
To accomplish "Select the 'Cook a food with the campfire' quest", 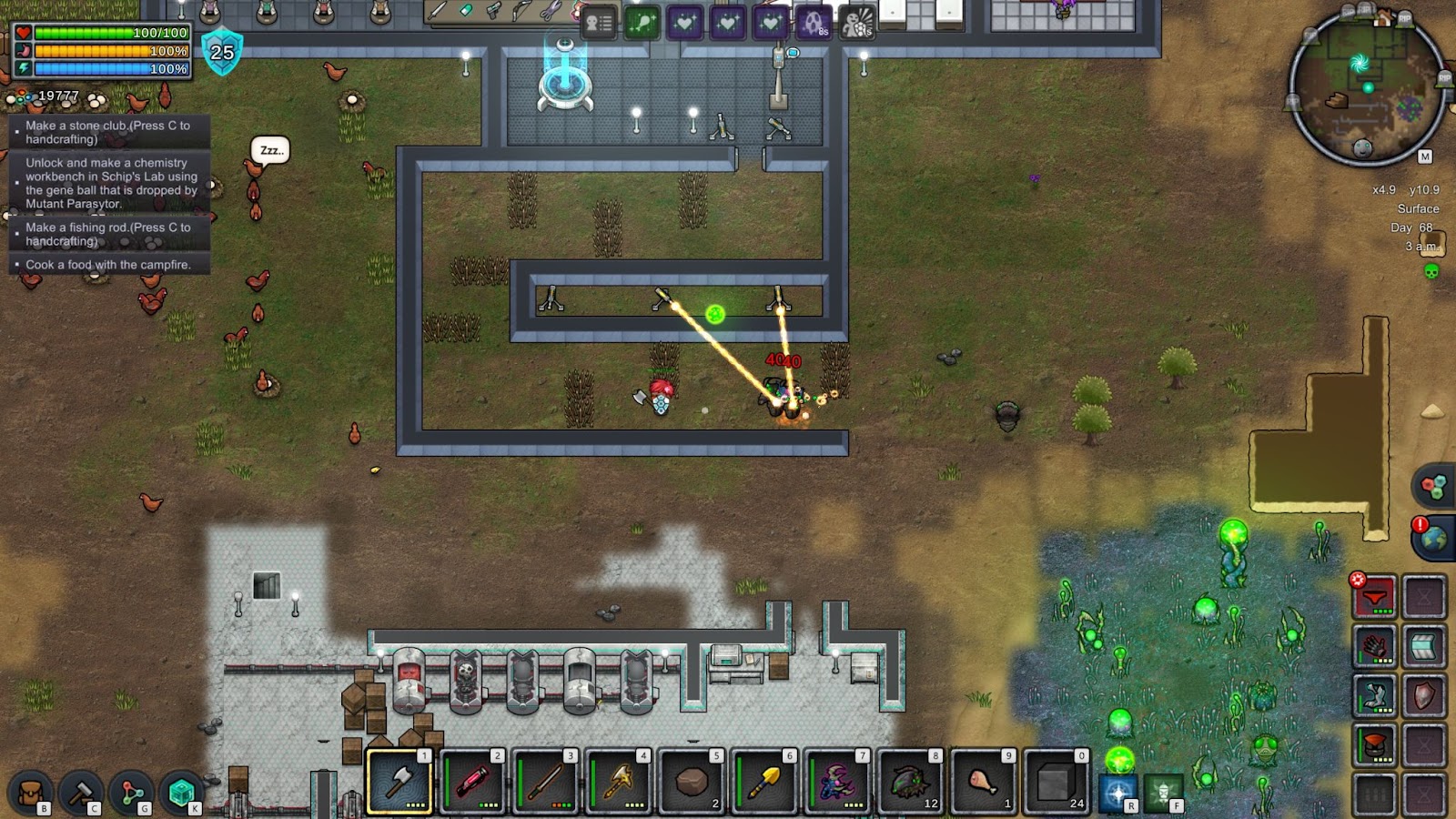I will (108, 265).
